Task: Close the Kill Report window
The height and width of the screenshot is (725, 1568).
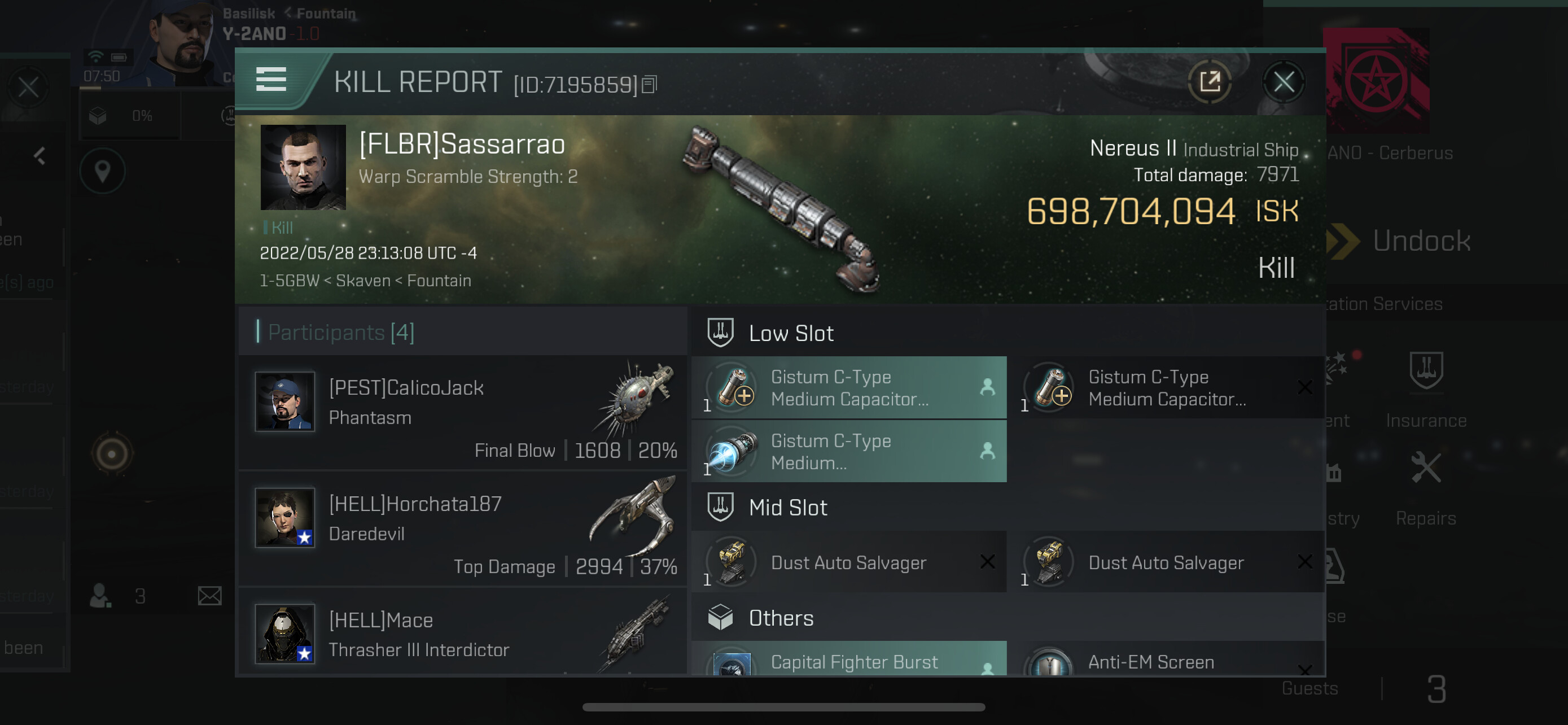Action: click(x=1283, y=82)
